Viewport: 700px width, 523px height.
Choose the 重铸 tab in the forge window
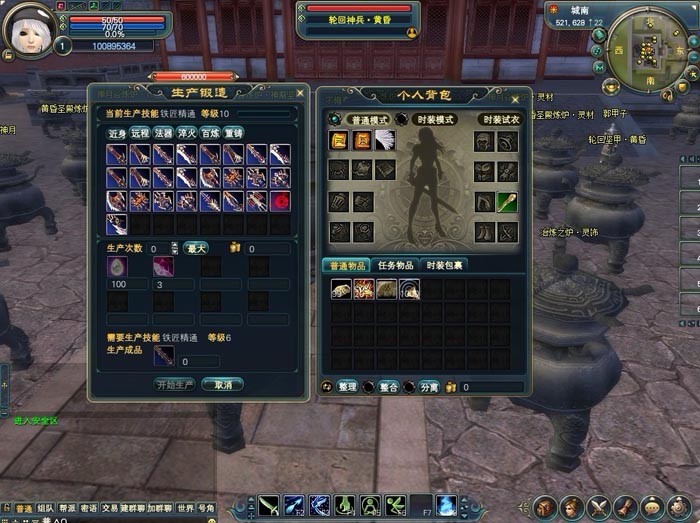[x=234, y=132]
